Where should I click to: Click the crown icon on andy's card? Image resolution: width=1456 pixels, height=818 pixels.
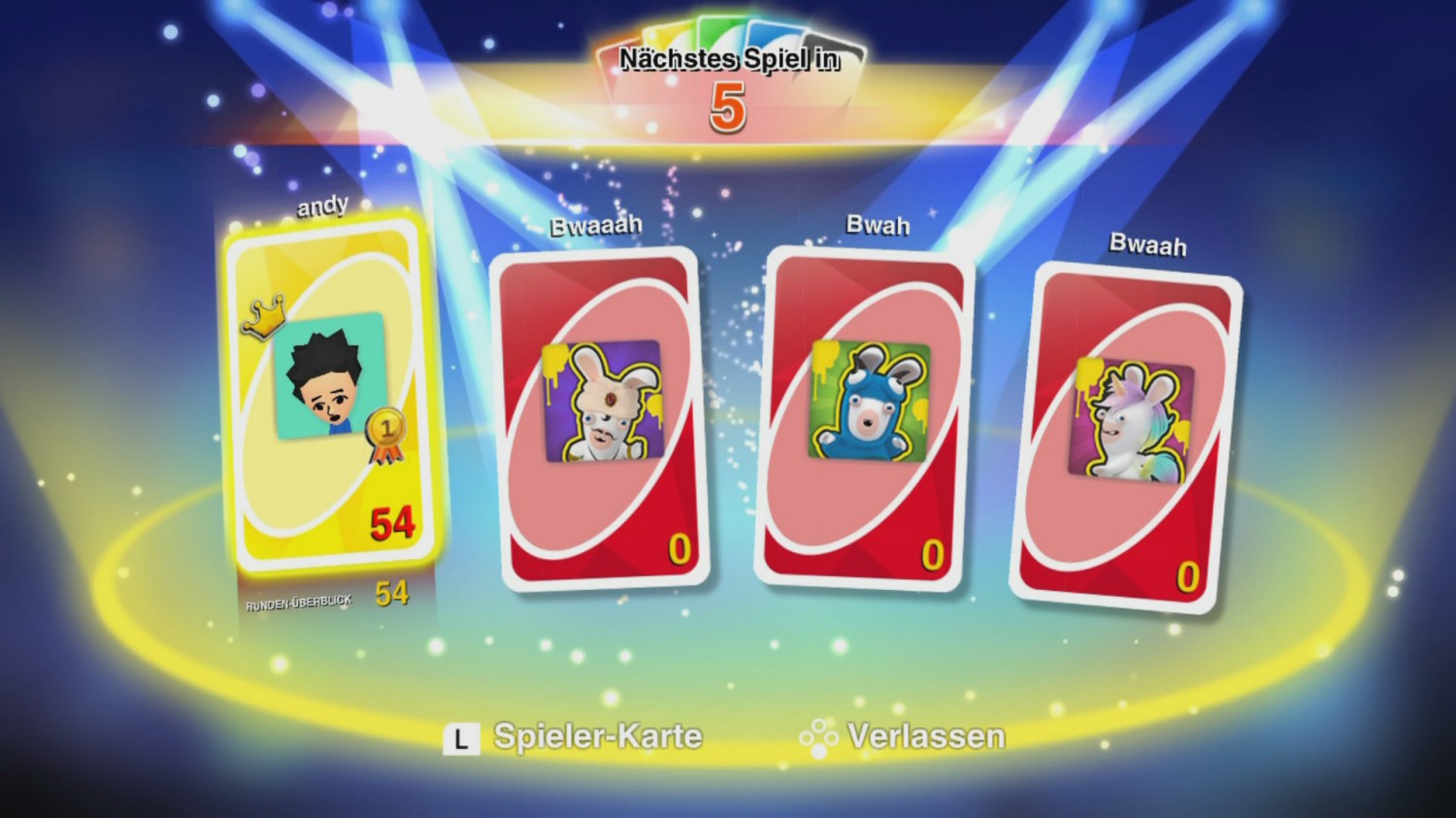tap(264, 316)
